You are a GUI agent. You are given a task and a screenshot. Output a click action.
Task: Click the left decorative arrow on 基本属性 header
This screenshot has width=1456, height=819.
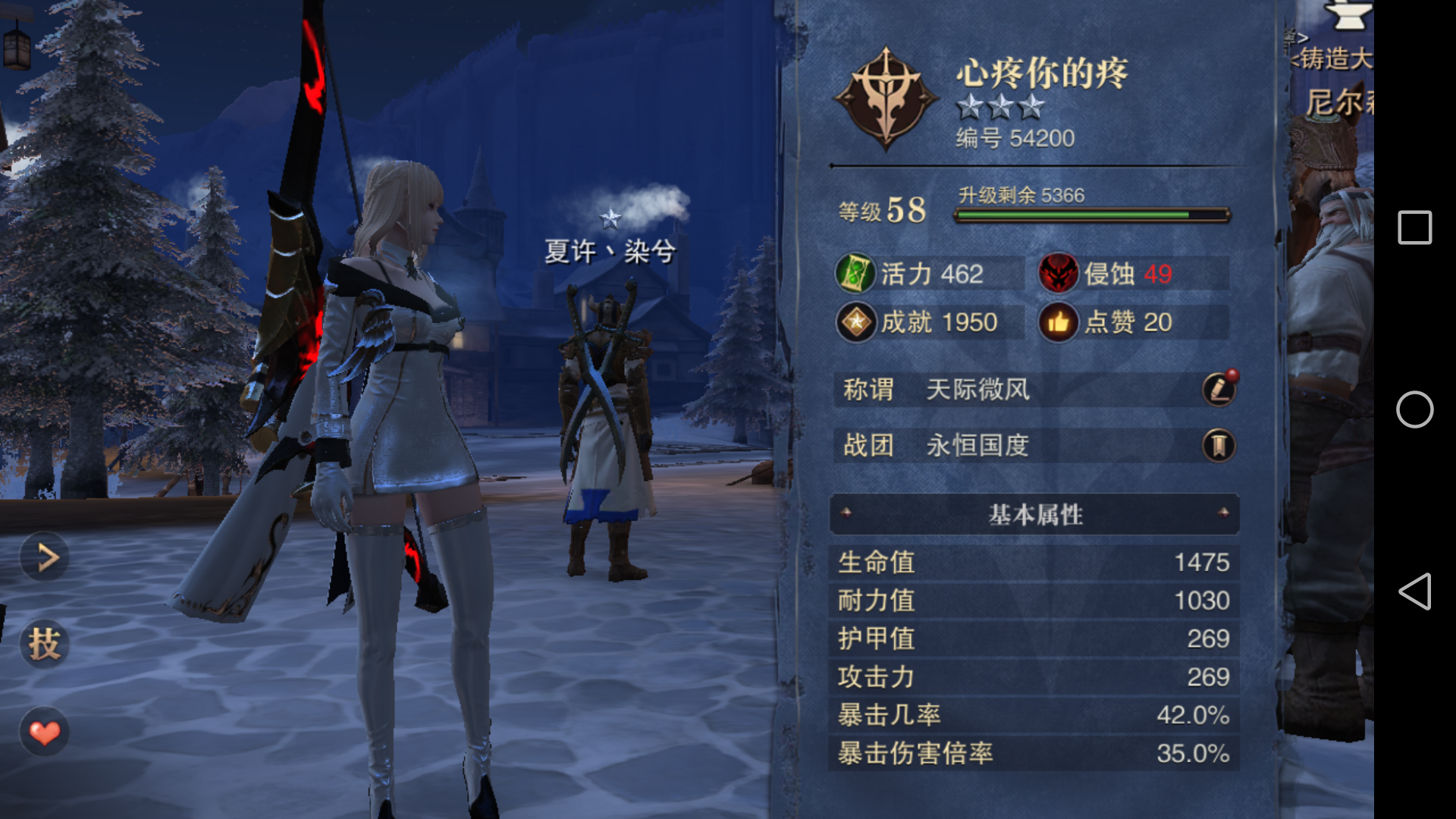point(847,514)
